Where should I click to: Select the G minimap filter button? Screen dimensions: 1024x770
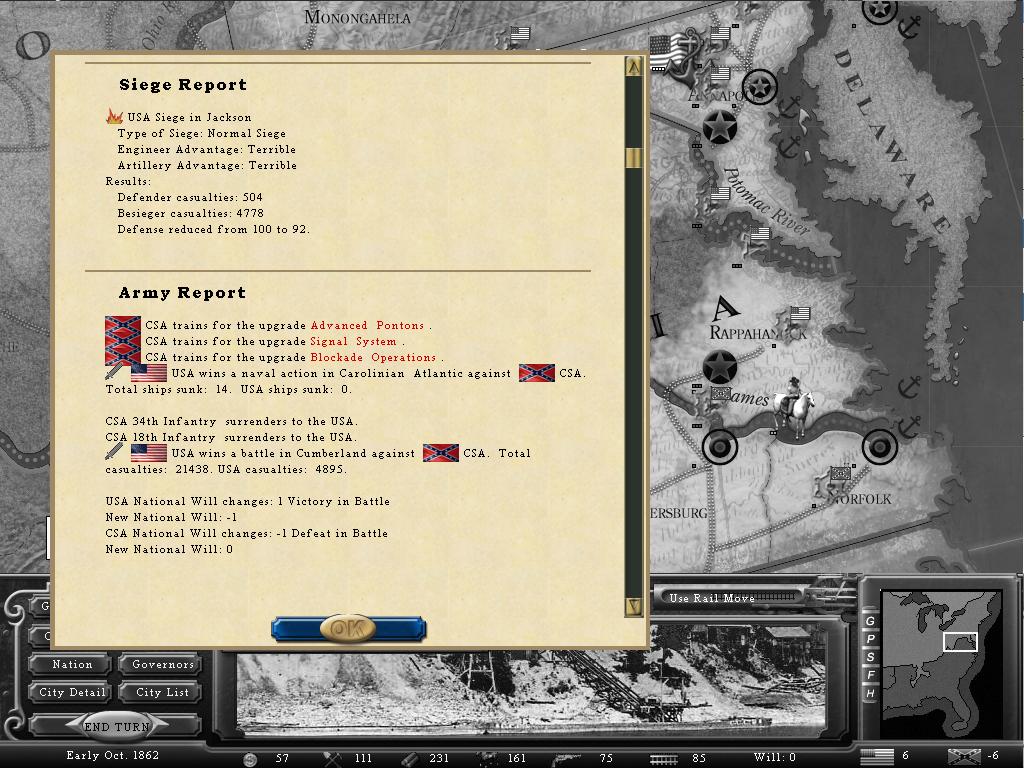point(870,621)
